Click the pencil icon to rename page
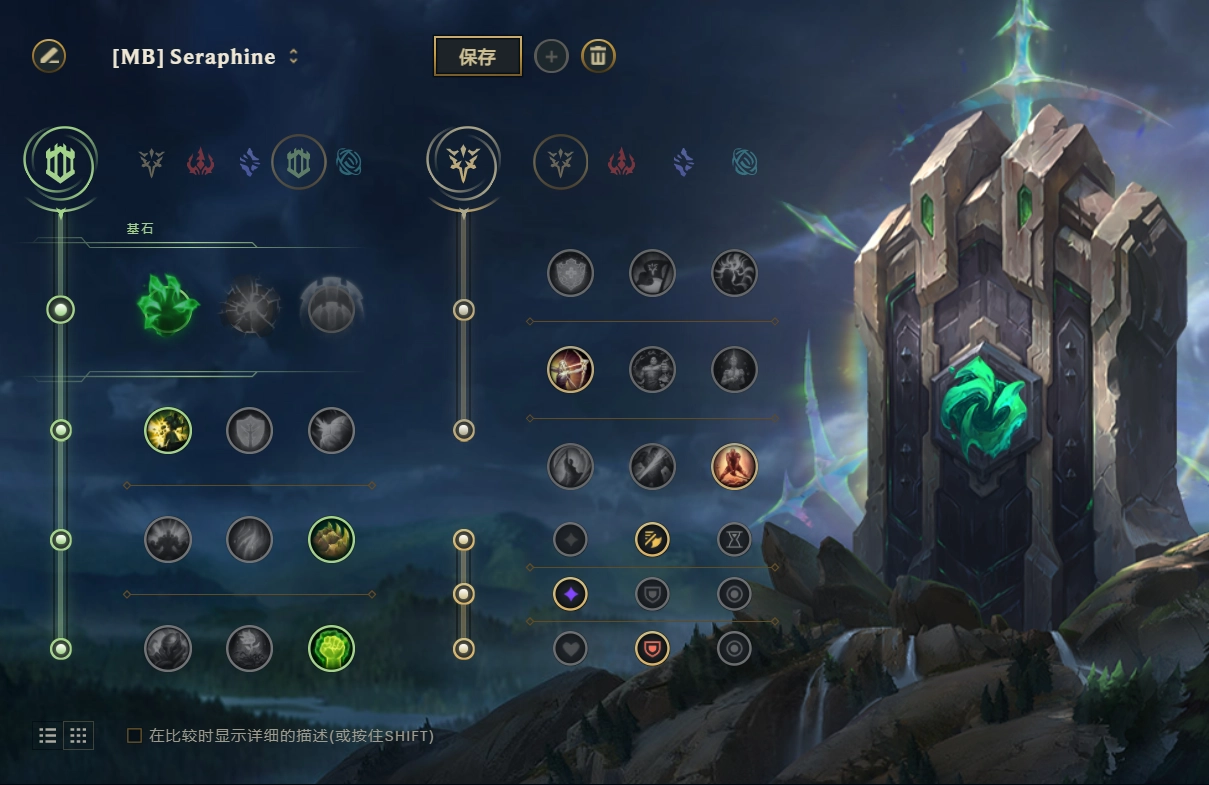Viewport: 1209px width, 785px height. pyautogui.click(x=48, y=56)
